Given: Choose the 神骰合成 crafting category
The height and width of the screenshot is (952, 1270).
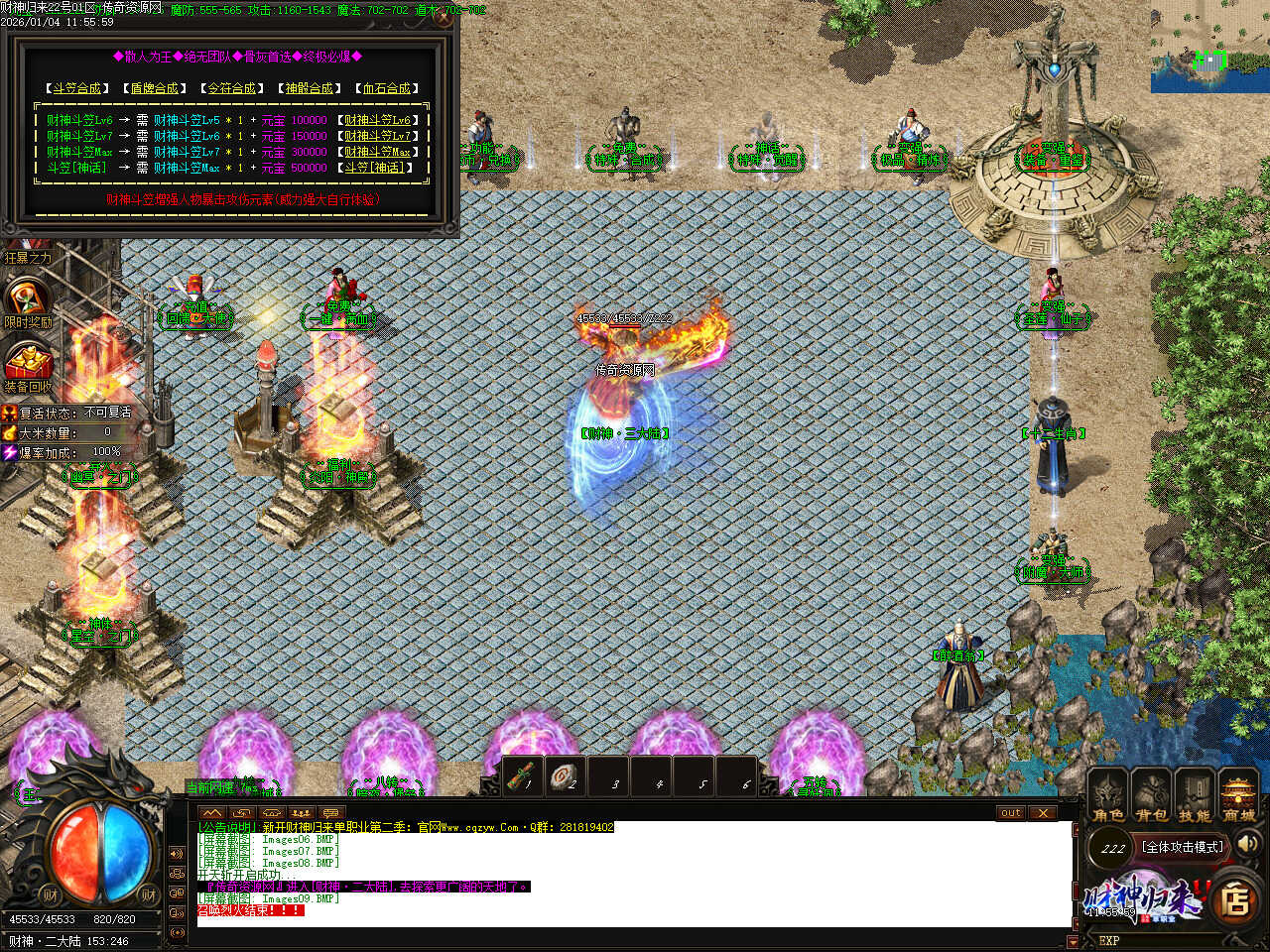Looking at the screenshot, I should [309, 88].
